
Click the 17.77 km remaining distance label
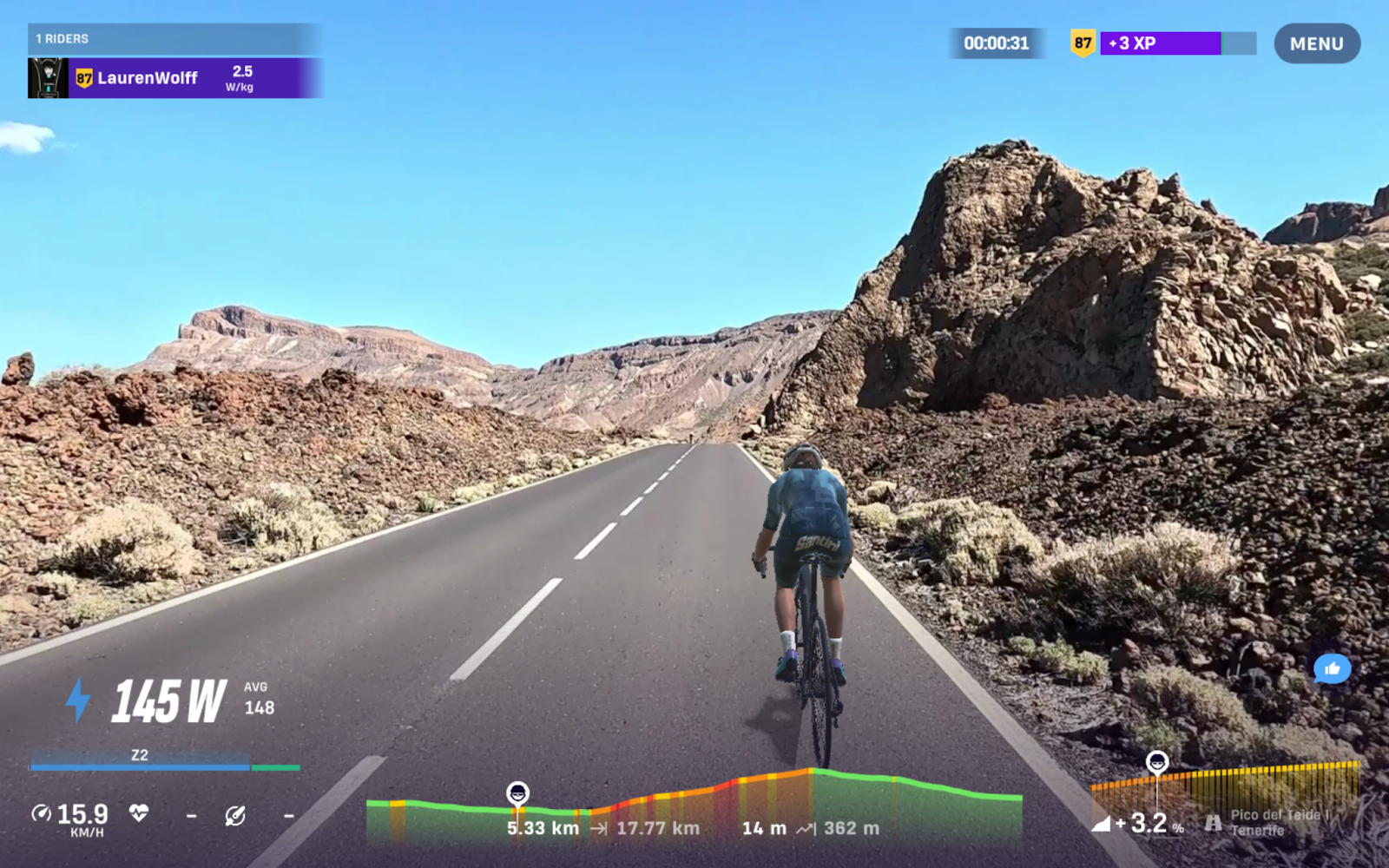[658, 828]
